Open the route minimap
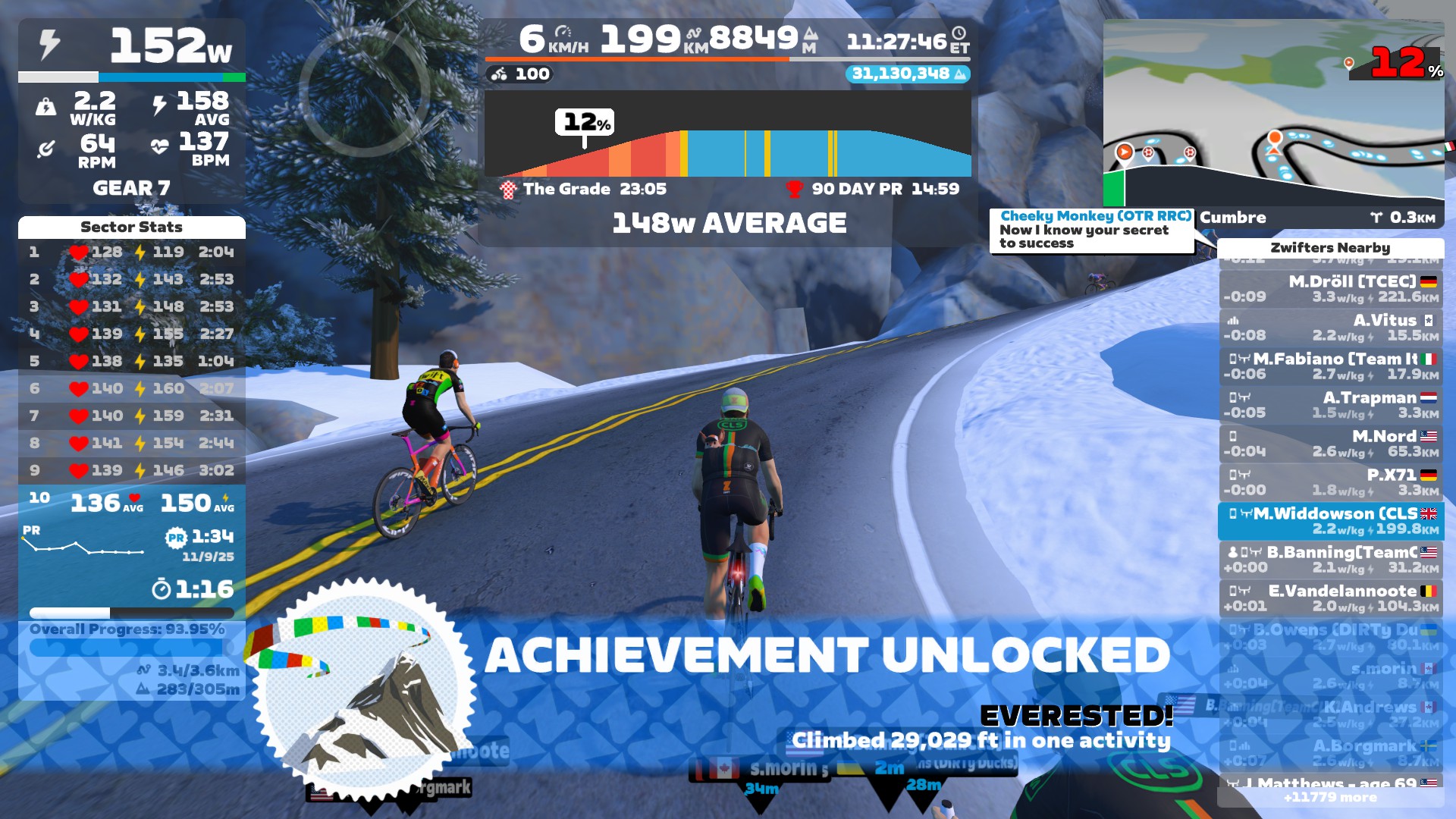 coord(1273,112)
